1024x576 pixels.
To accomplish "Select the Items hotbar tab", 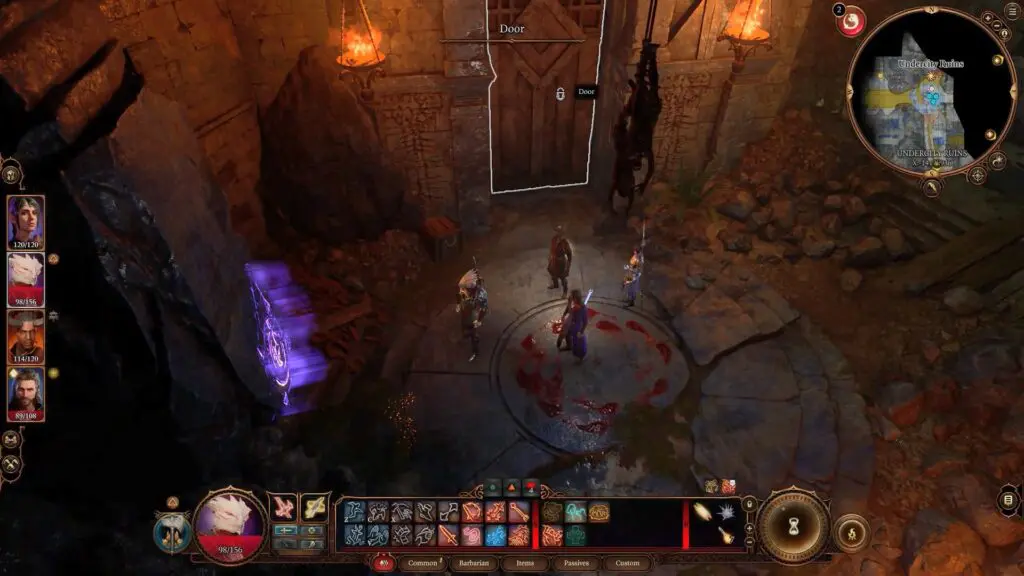I will tap(526, 563).
